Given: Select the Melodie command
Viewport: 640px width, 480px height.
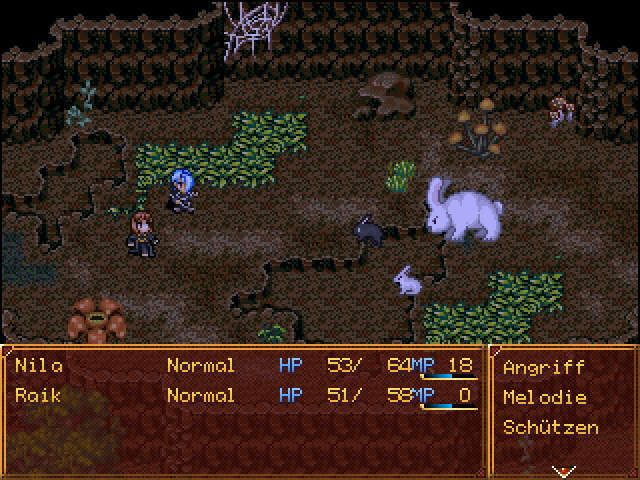Looking at the screenshot, I should (x=544, y=397).
